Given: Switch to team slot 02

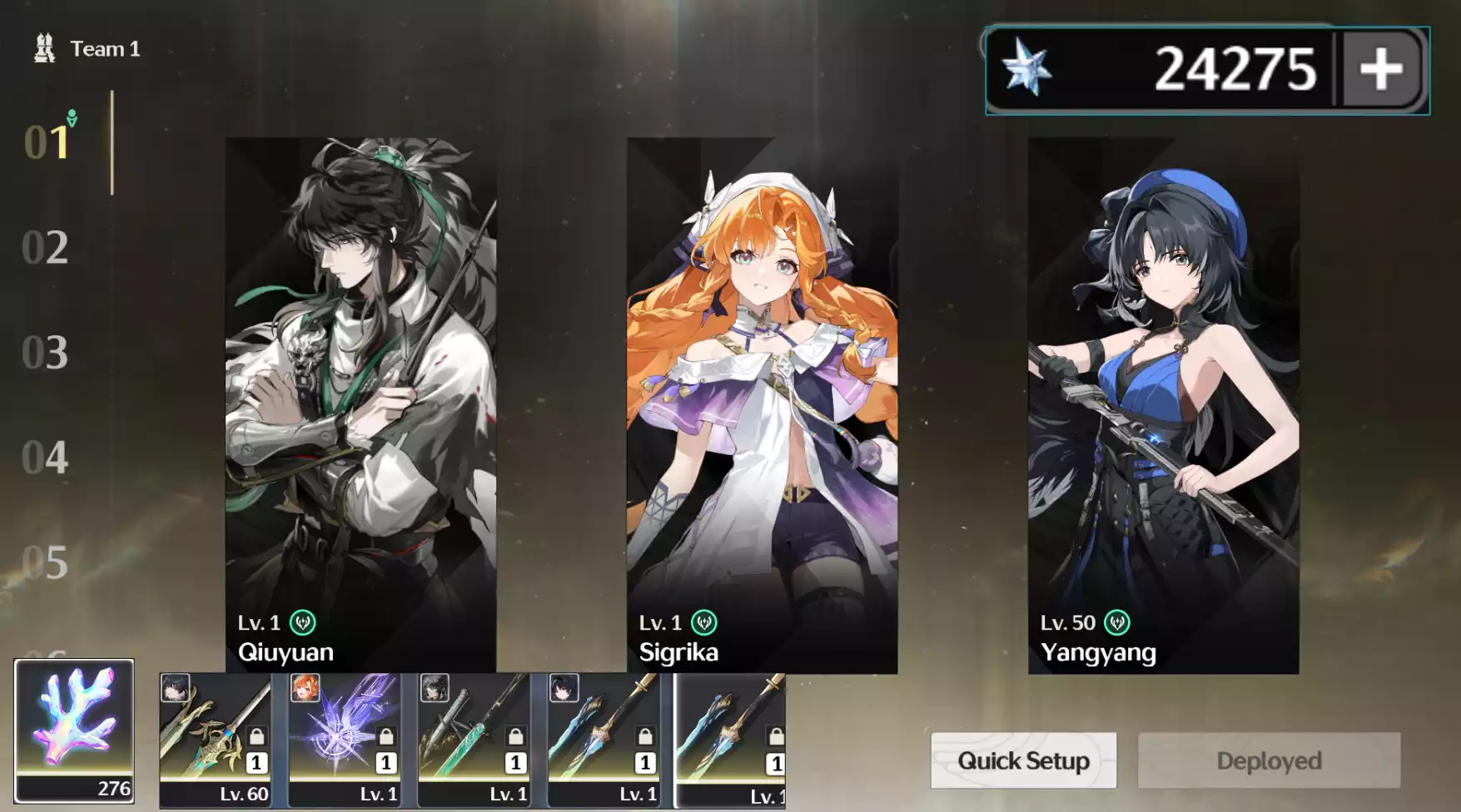Looking at the screenshot, I should (x=45, y=248).
